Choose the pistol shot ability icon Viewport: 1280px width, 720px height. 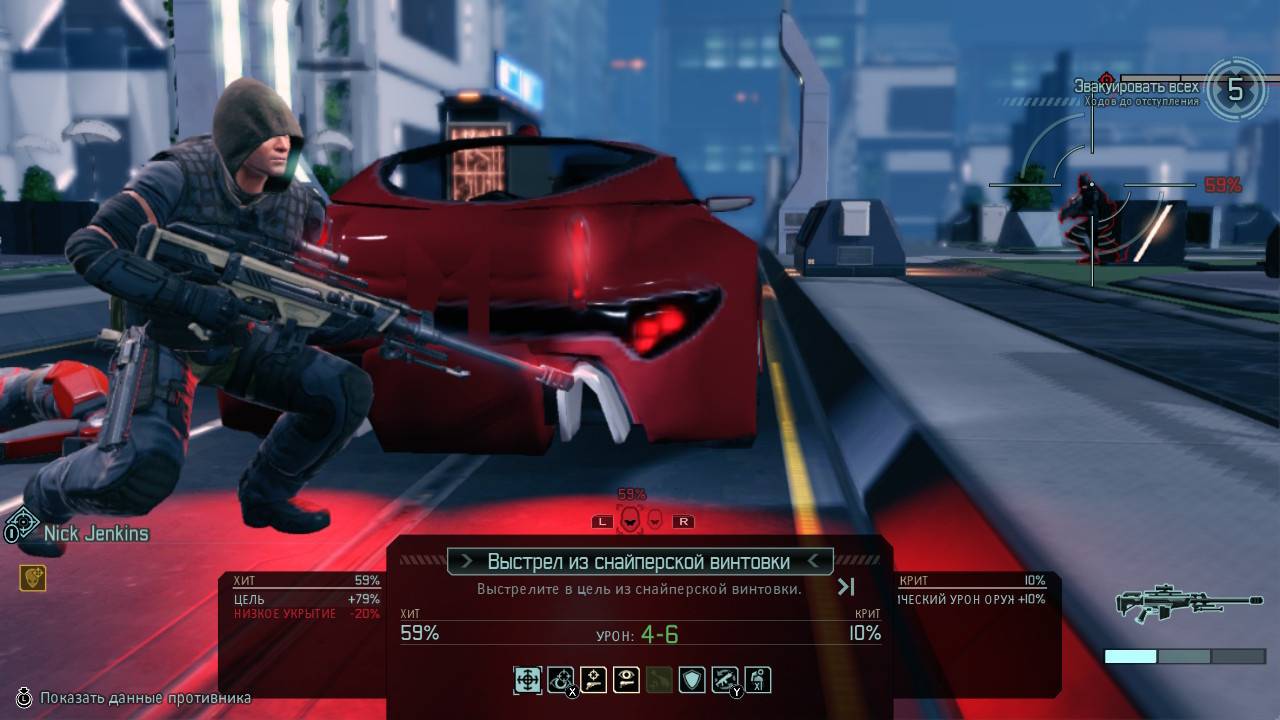pos(594,681)
